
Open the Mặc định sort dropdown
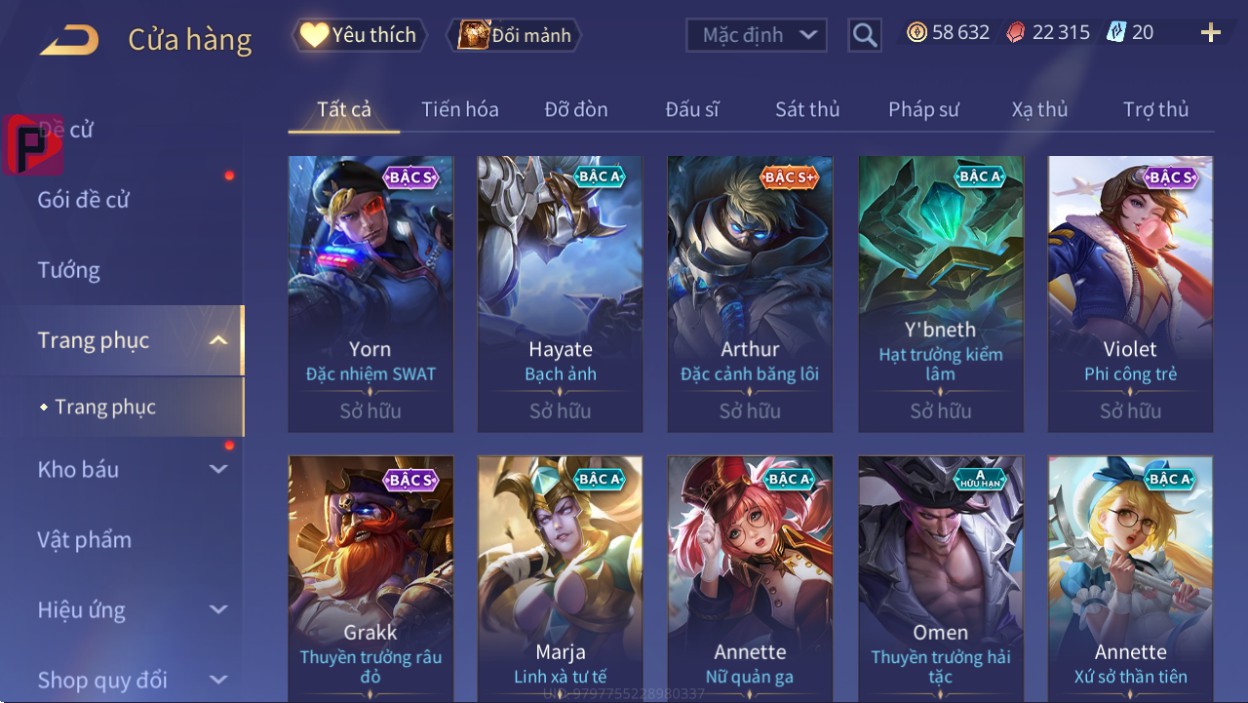tap(756, 35)
